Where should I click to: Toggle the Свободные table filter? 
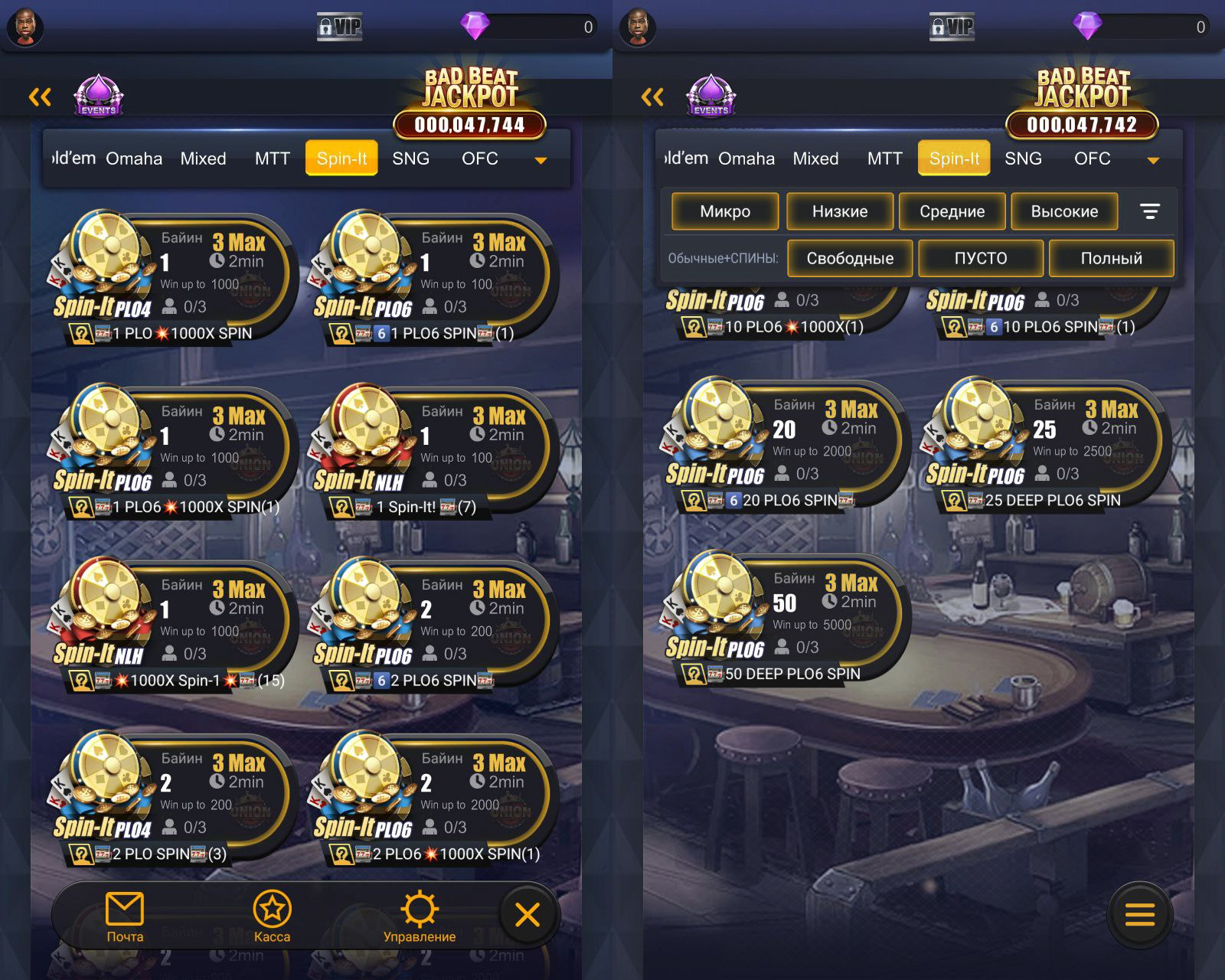point(850,258)
